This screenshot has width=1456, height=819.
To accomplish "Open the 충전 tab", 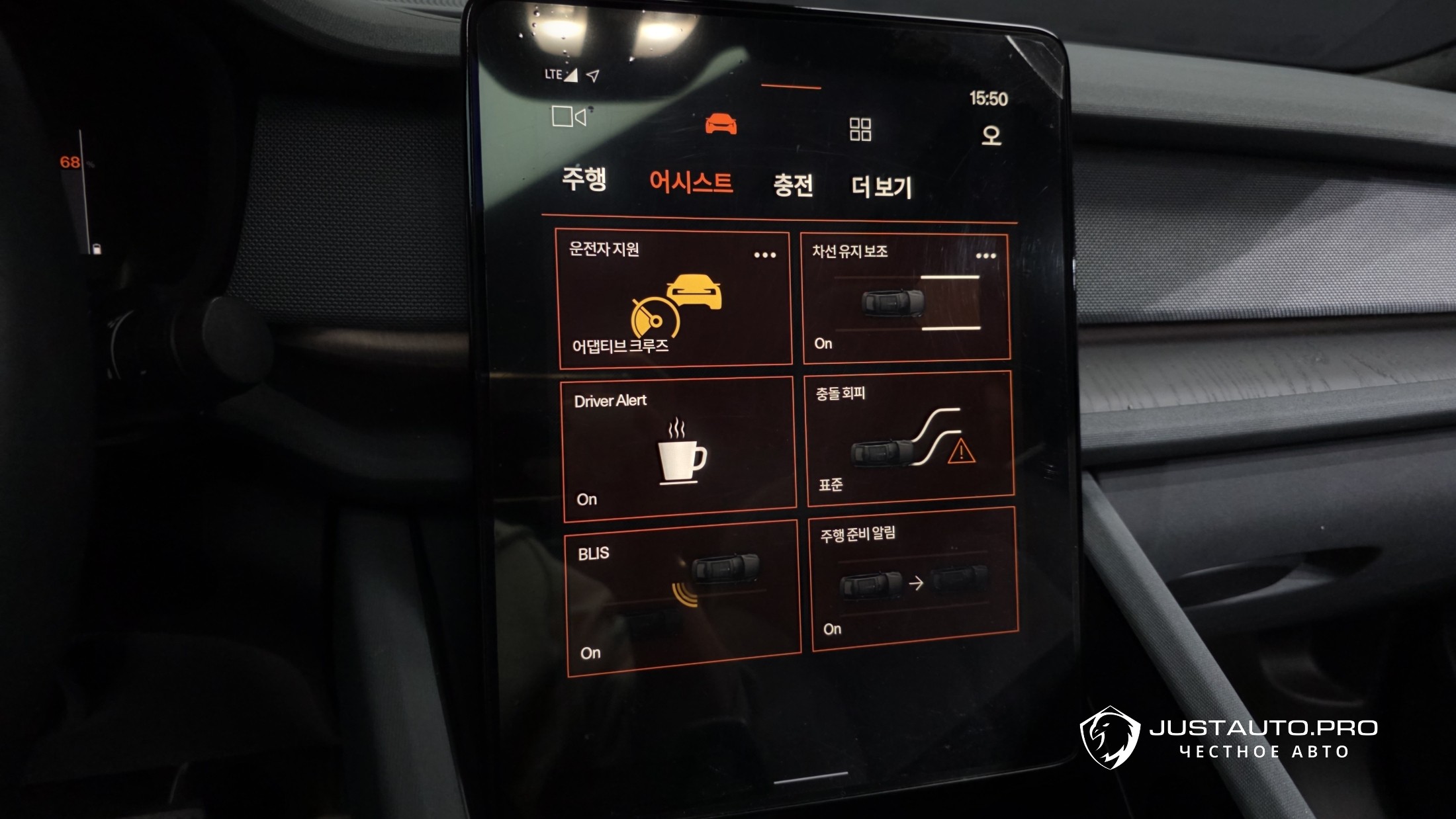I will click(793, 185).
